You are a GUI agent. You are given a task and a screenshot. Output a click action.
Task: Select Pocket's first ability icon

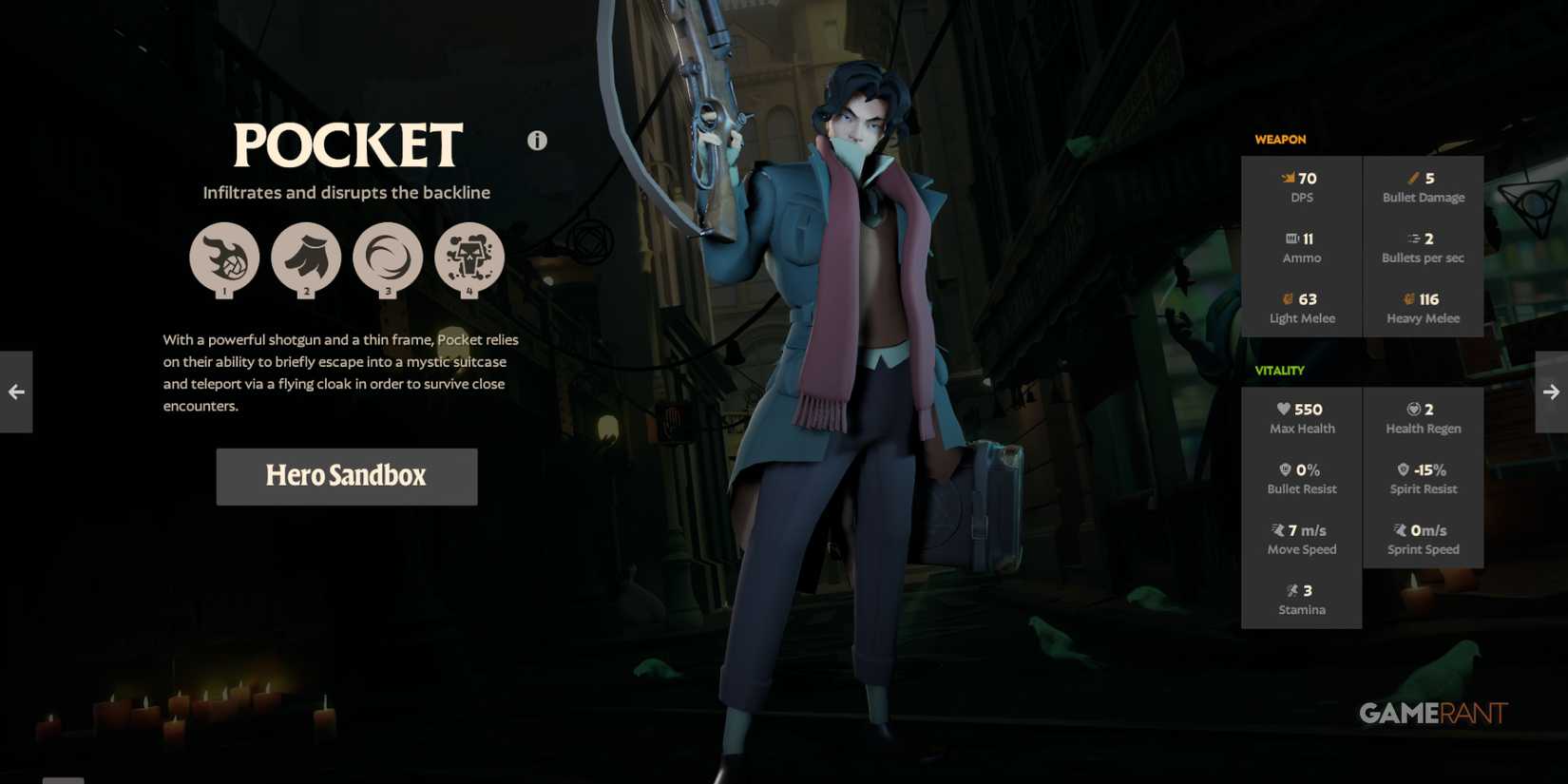click(x=224, y=258)
